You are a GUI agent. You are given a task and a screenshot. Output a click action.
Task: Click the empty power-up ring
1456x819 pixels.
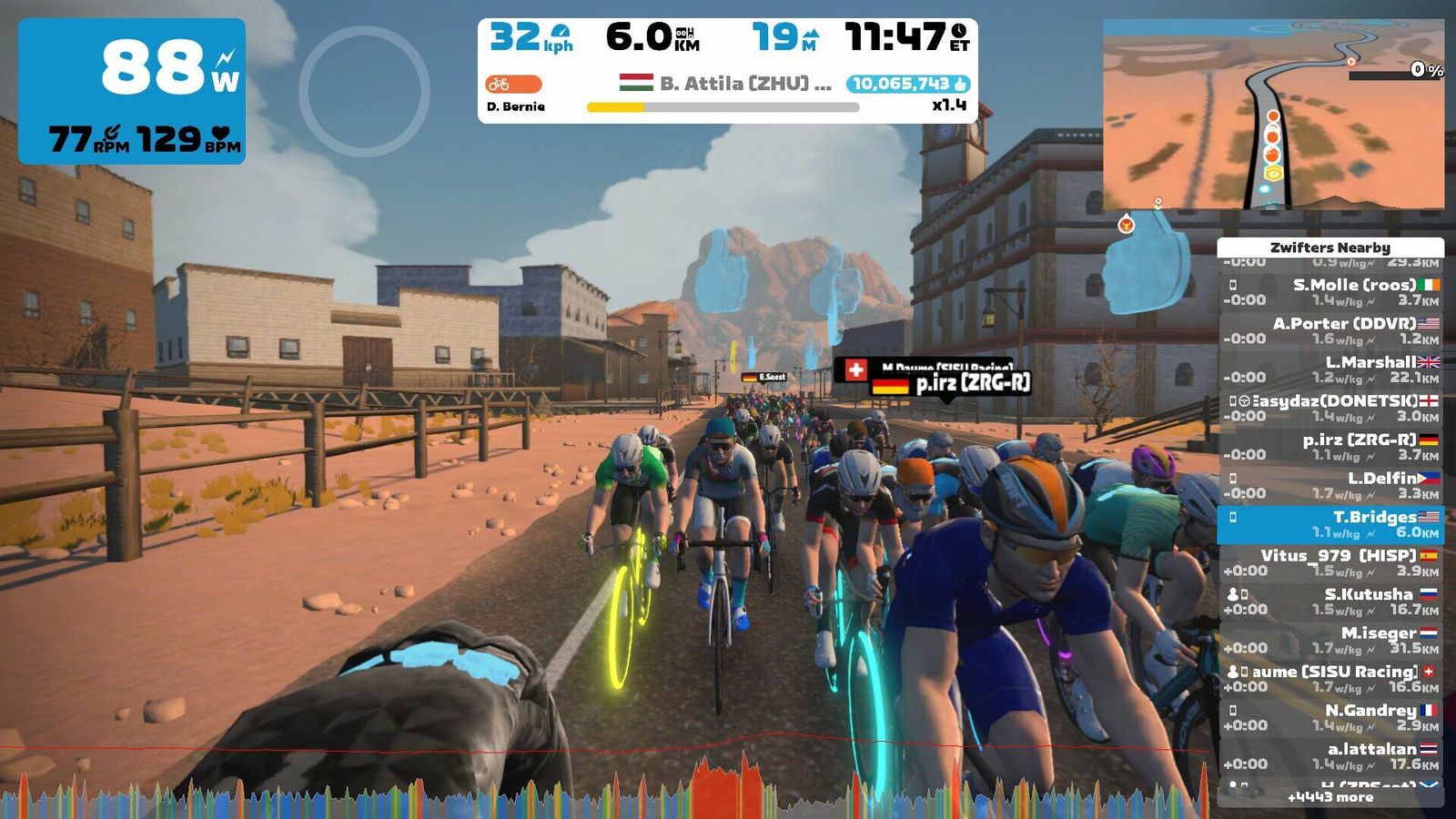364,91
